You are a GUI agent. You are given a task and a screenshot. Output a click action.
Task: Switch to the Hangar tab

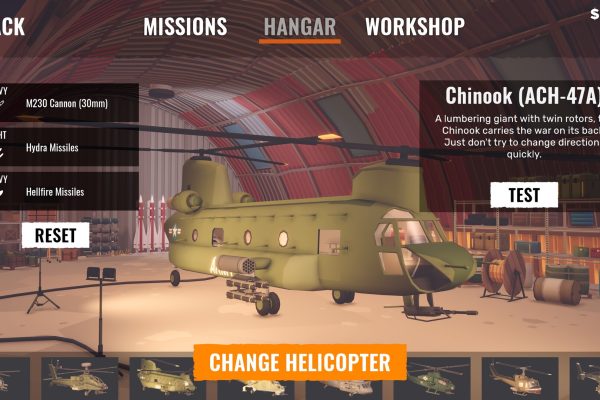tap(300, 27)
